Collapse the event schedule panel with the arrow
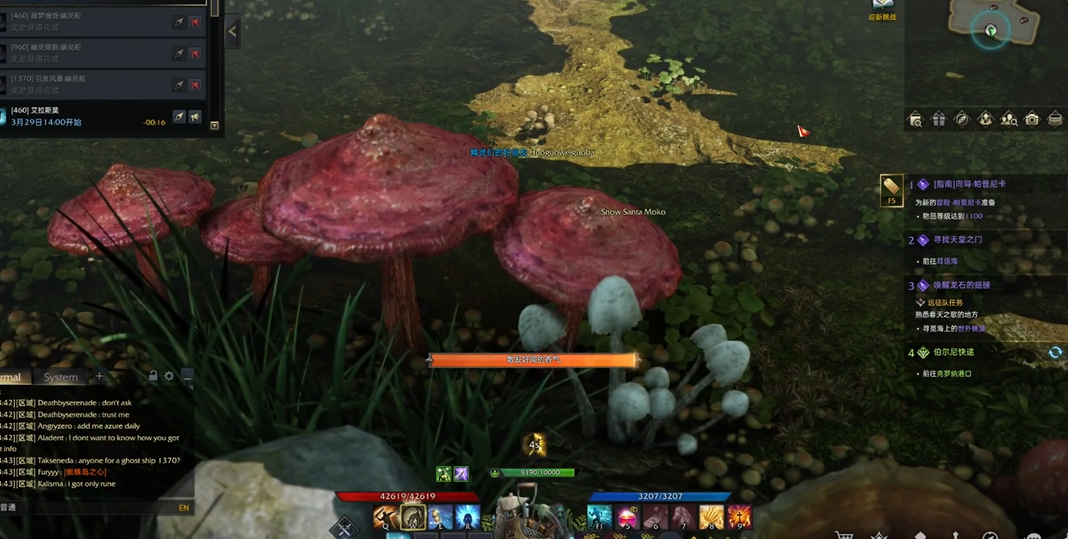1068x539 pixels. 232,31
